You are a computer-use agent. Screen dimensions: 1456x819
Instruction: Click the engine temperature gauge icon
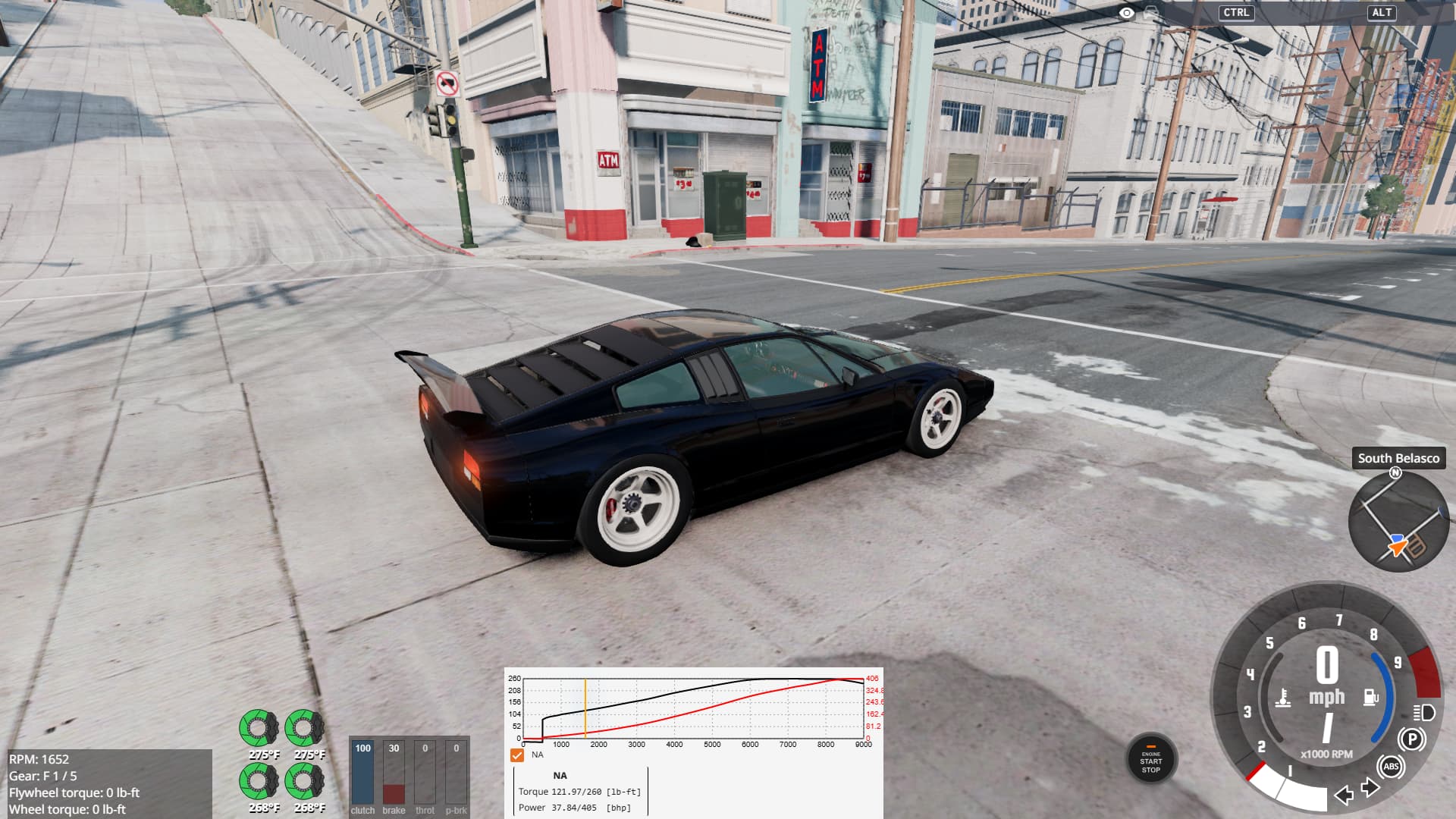coord(1283,698)
